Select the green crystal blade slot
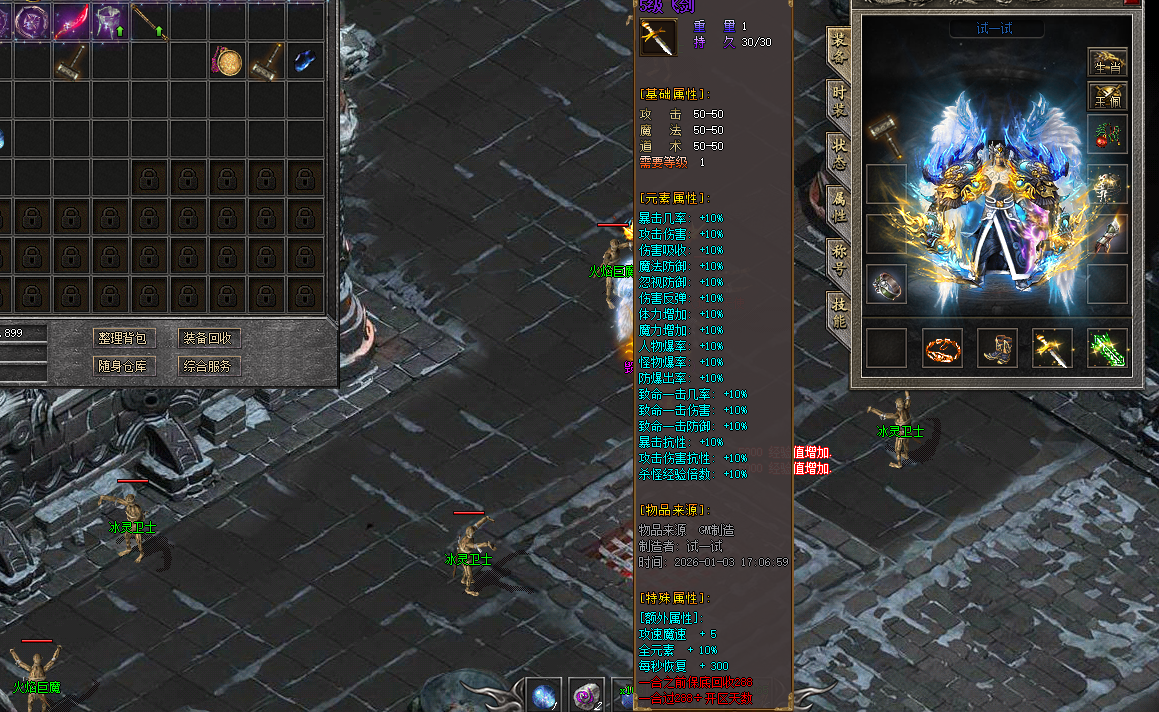This screenshot has height=712, width=1159. coord(1107,348)
